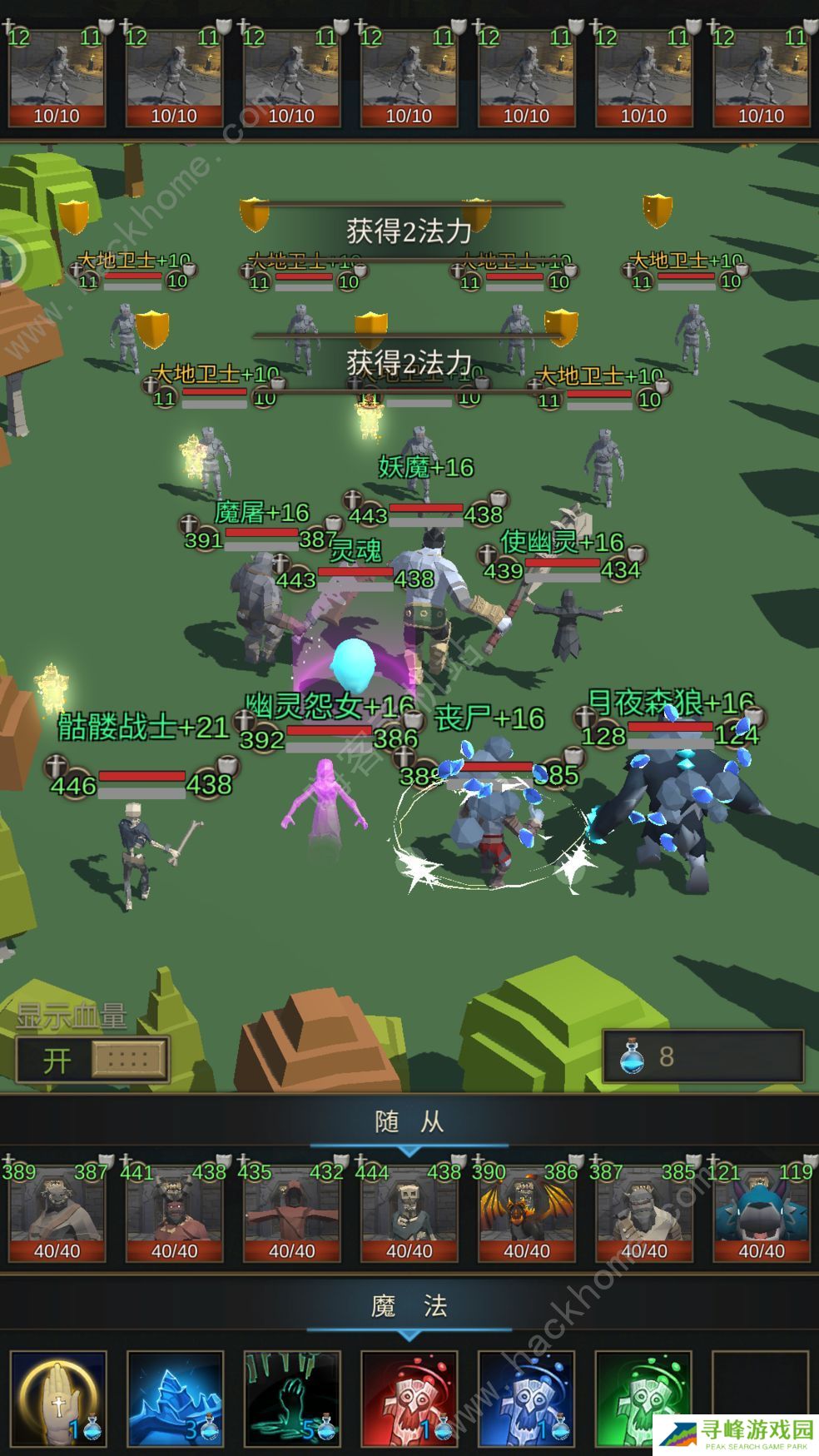
Task: Collapse the 魔法 magic section header
Action: click(409, 1307)
